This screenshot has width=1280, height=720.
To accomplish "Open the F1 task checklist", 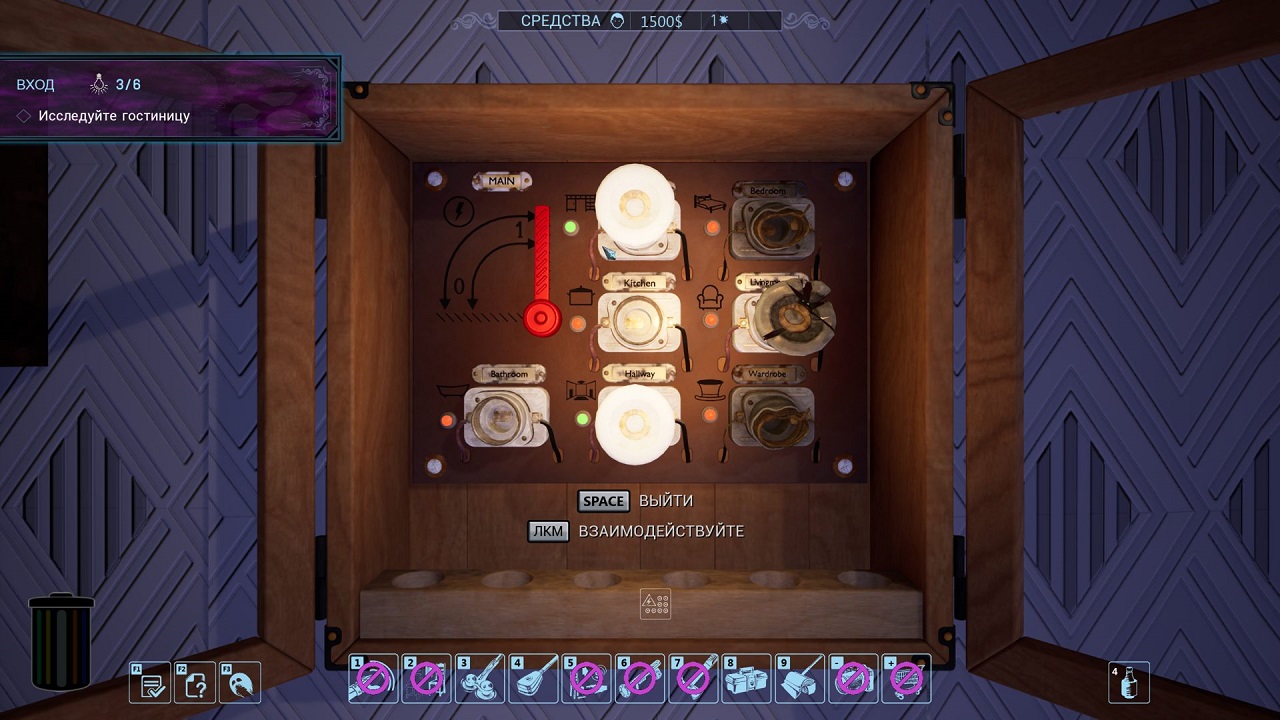I will (152, 683).
